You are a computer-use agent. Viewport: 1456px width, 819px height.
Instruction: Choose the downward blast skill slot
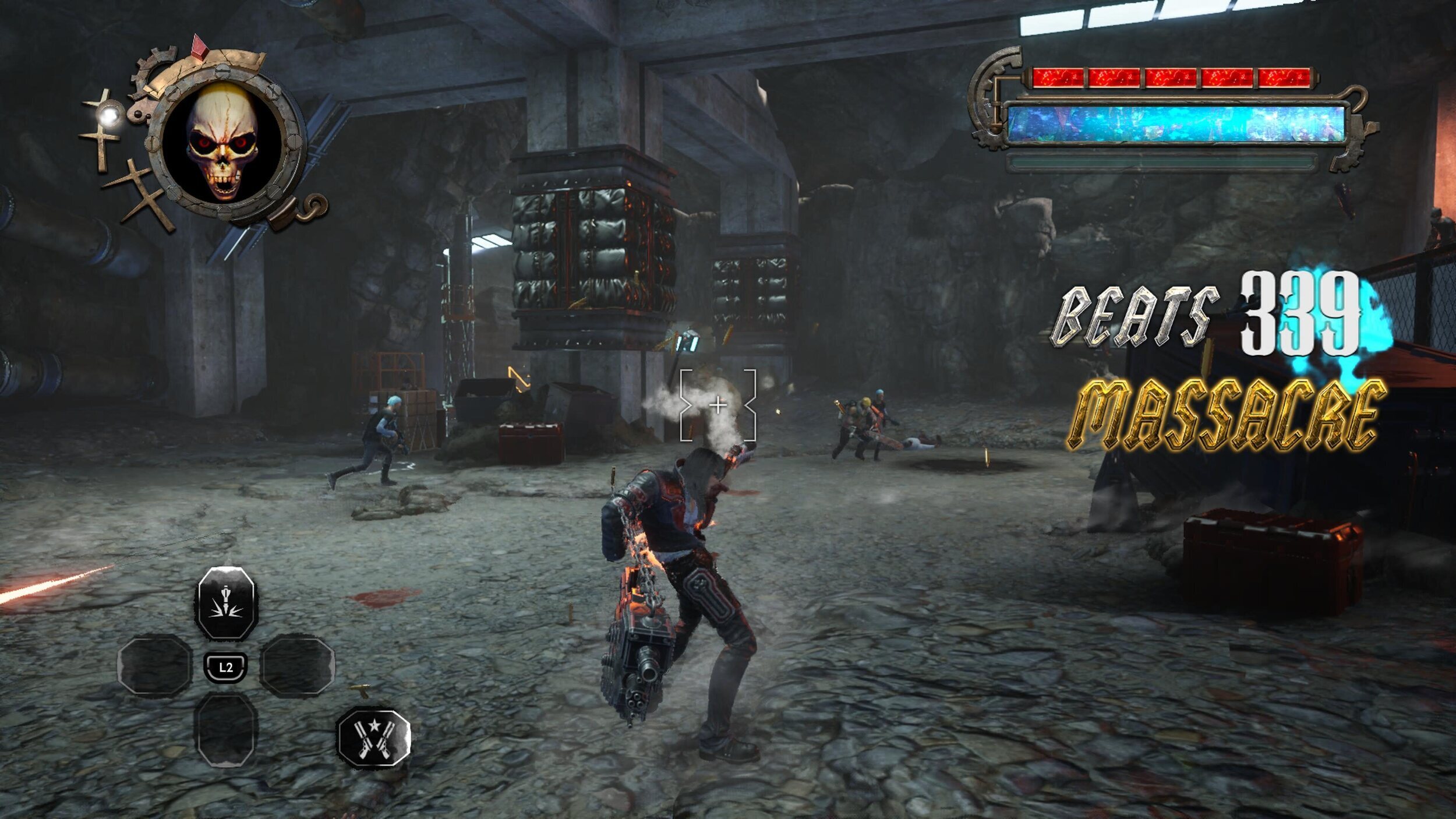click(x=226, y=603)
